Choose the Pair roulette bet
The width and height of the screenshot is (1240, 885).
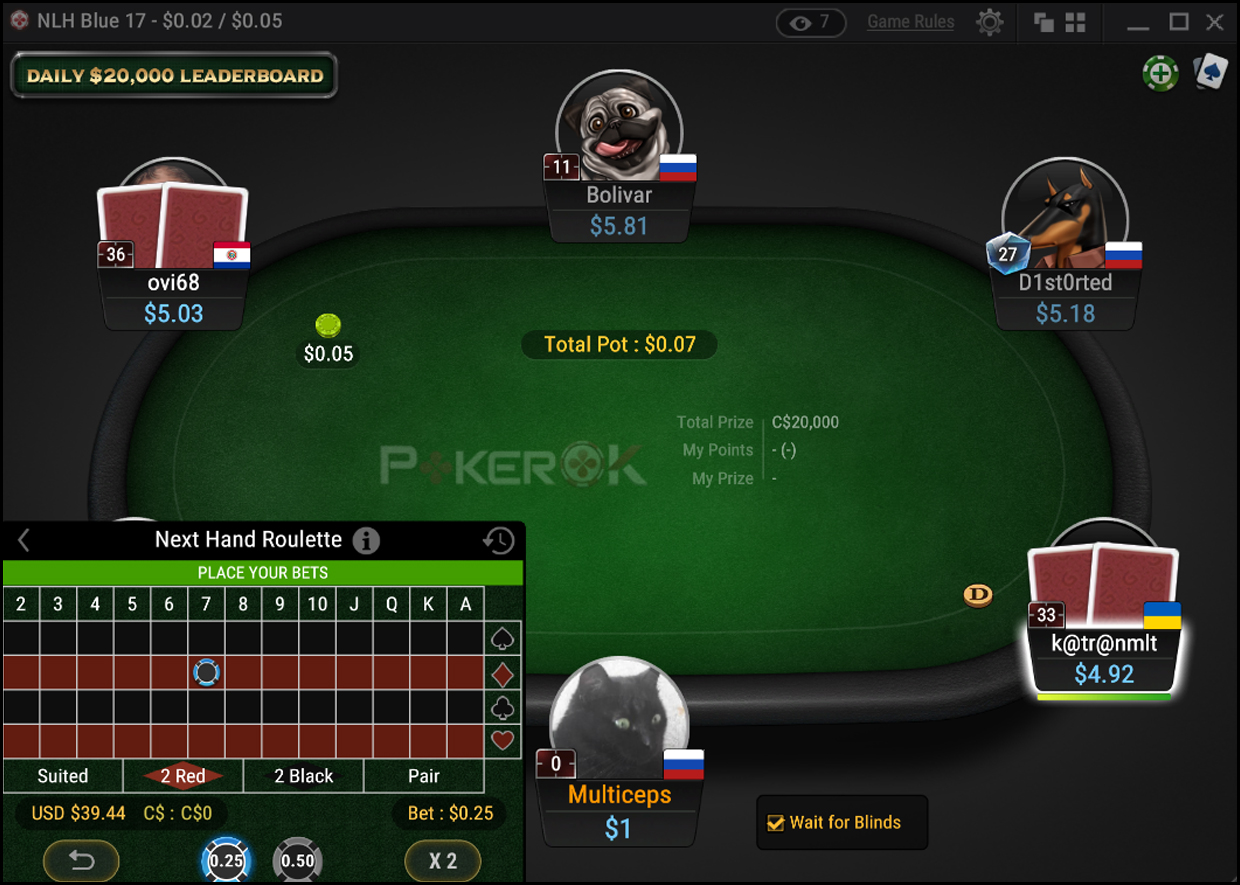[424, 776]
